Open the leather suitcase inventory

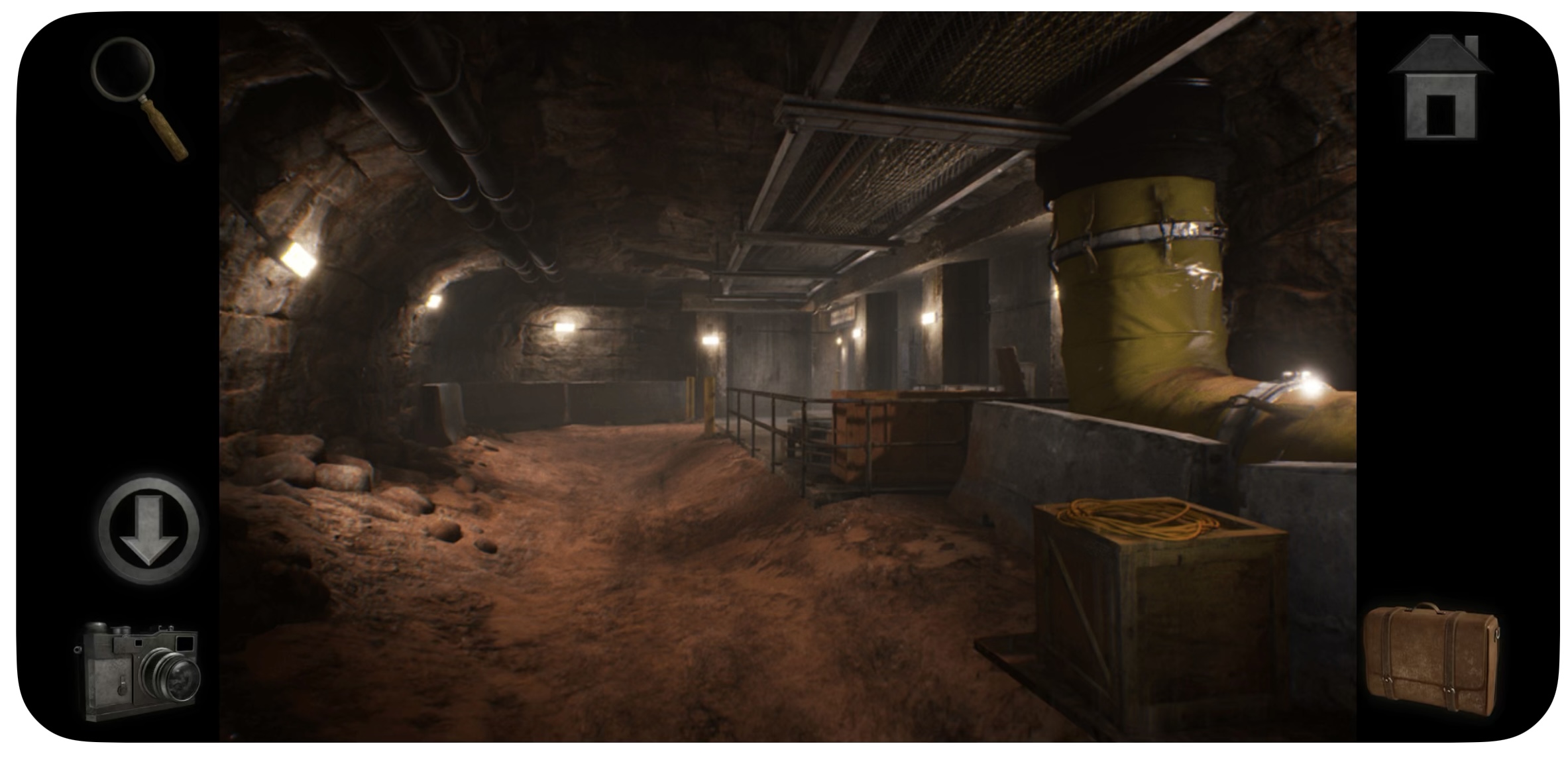(x=1431, y=669)
